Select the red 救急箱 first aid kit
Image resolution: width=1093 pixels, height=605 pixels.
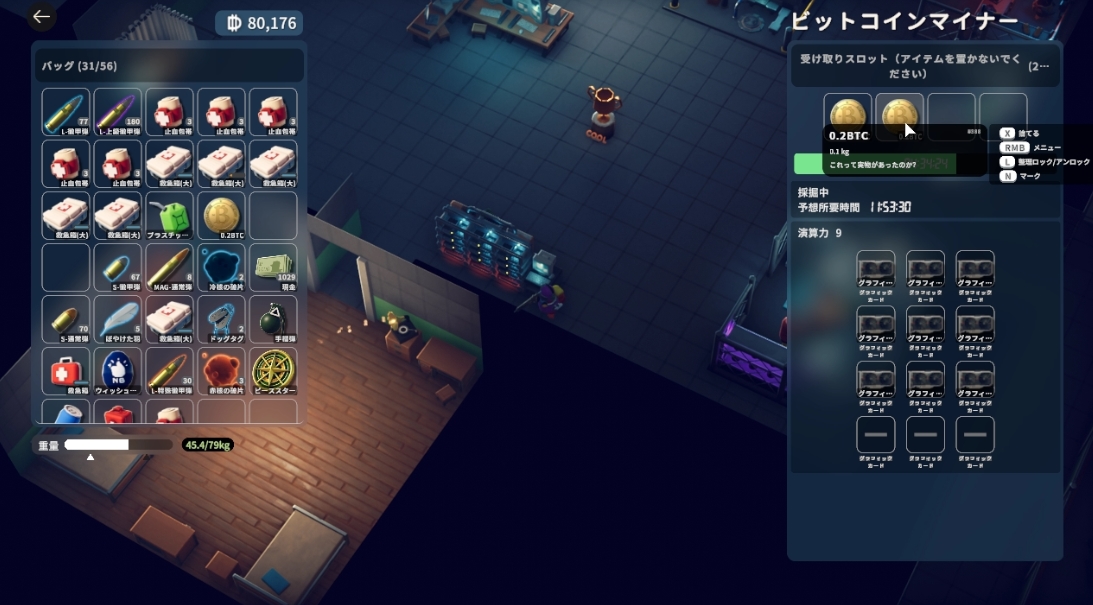66,371
